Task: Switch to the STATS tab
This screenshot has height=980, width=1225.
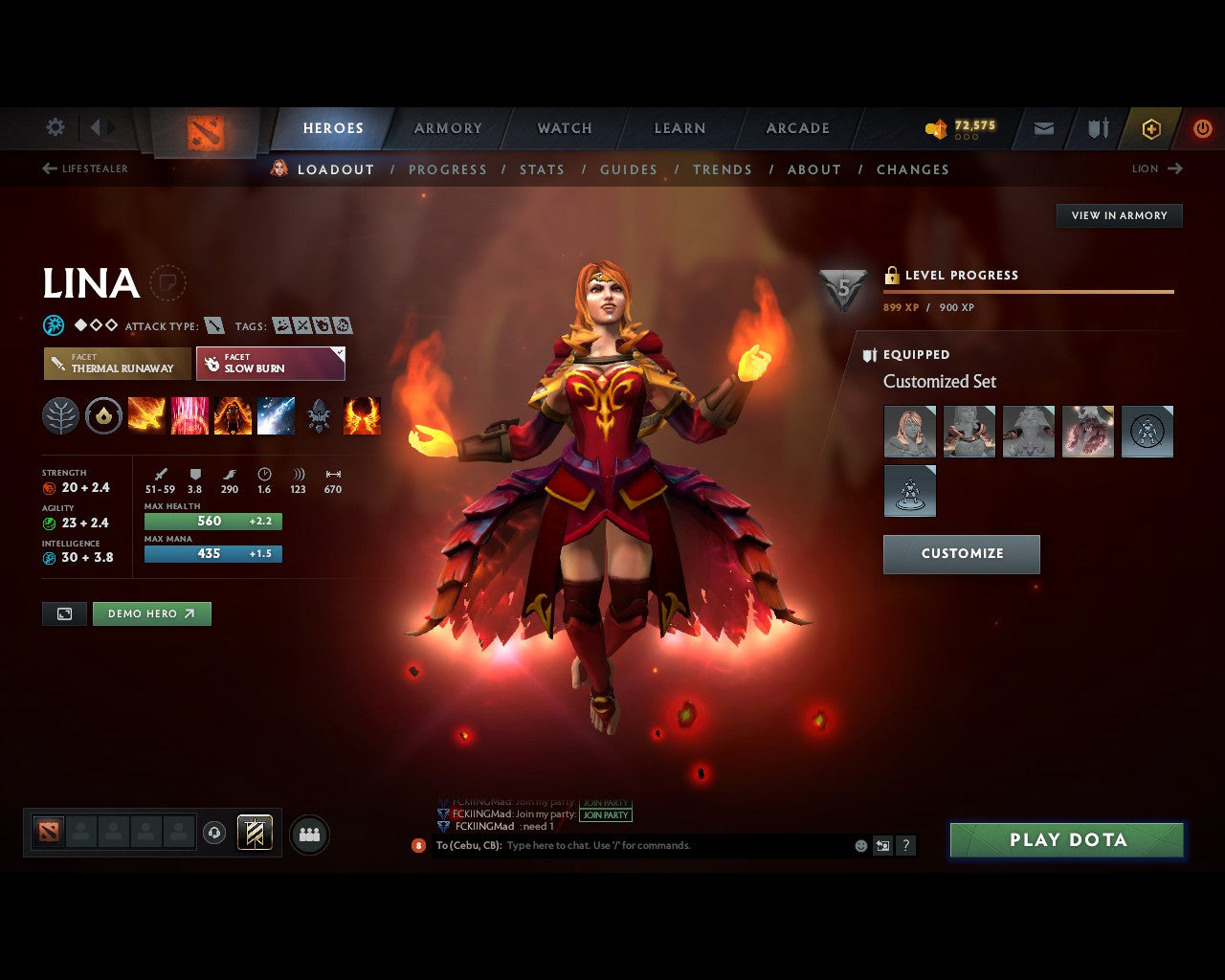Action: [542, 169]
